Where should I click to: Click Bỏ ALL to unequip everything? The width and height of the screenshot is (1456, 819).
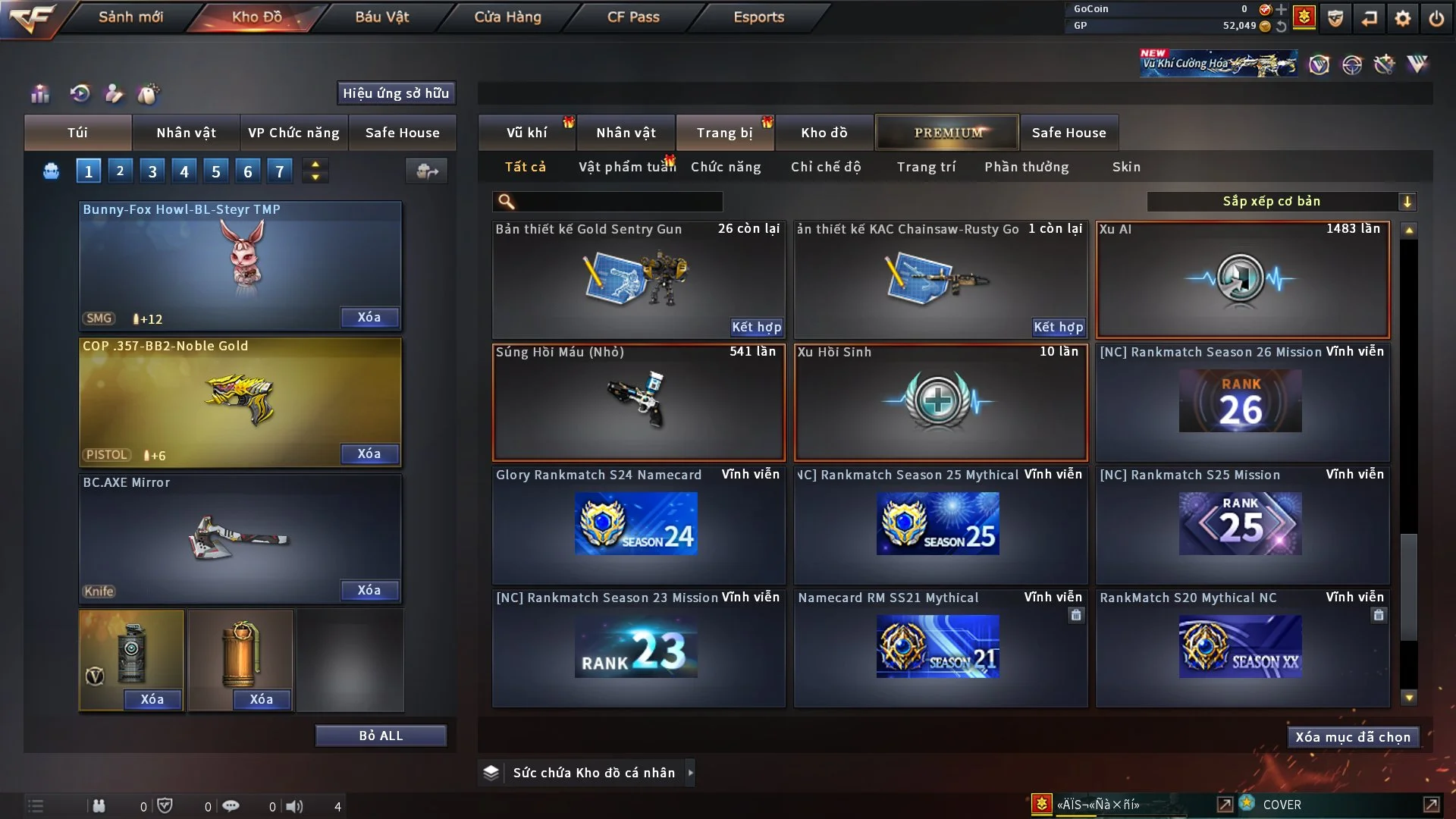[x=381, y=736]
